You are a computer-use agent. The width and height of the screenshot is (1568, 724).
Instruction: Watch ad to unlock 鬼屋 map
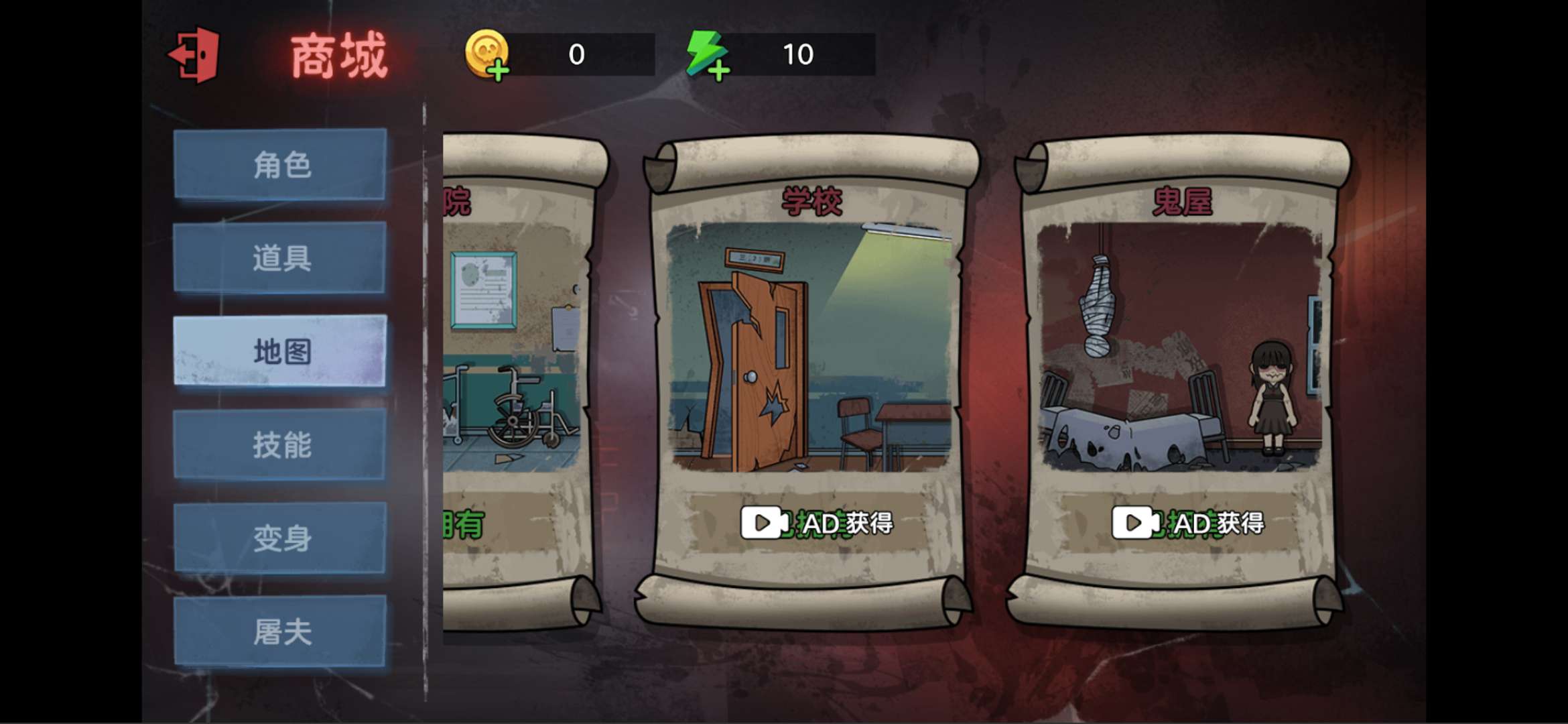[x=1187, y=523]
